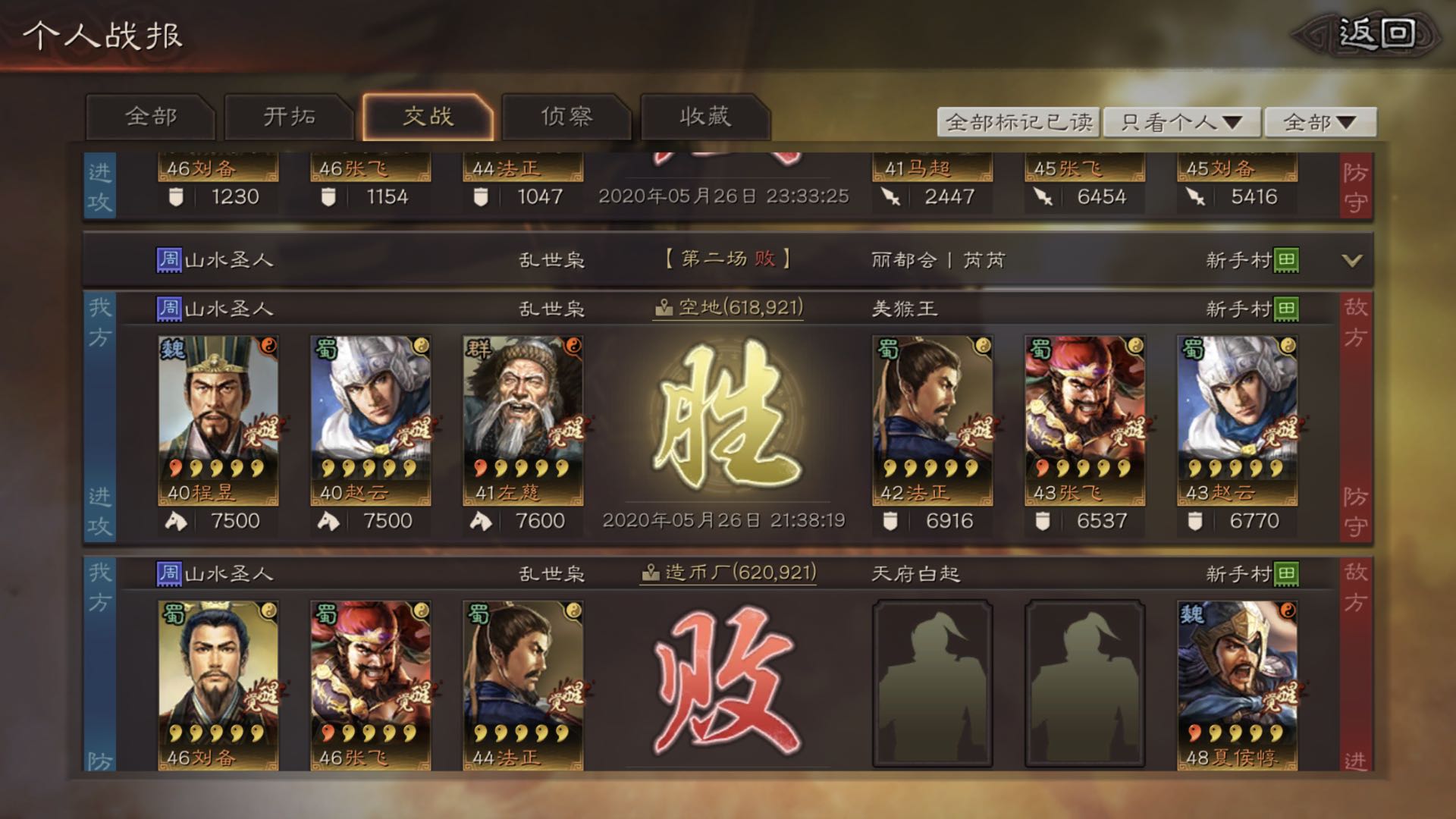Switch to the 交战 tab
The image size is (1456, 819).
429,118
